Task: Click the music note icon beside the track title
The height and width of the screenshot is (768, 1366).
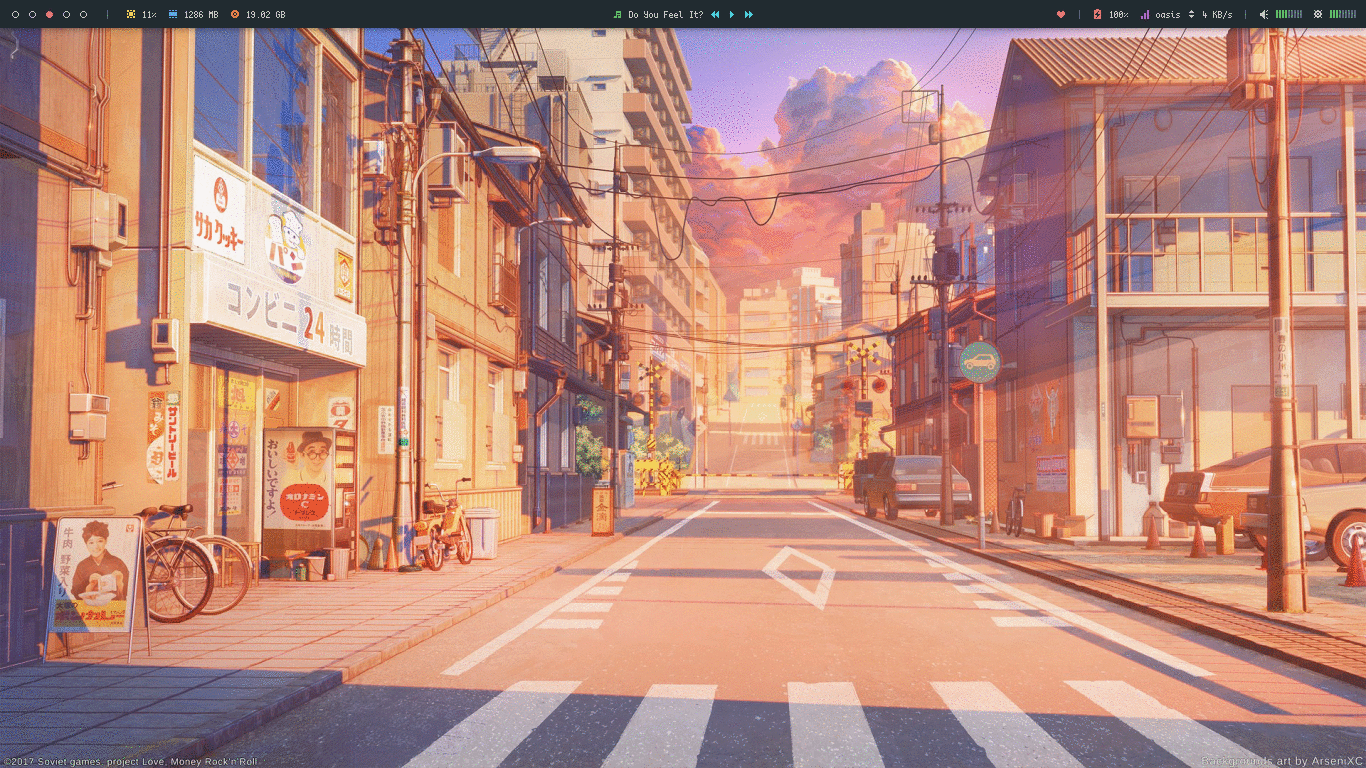Action: point(618,14)
